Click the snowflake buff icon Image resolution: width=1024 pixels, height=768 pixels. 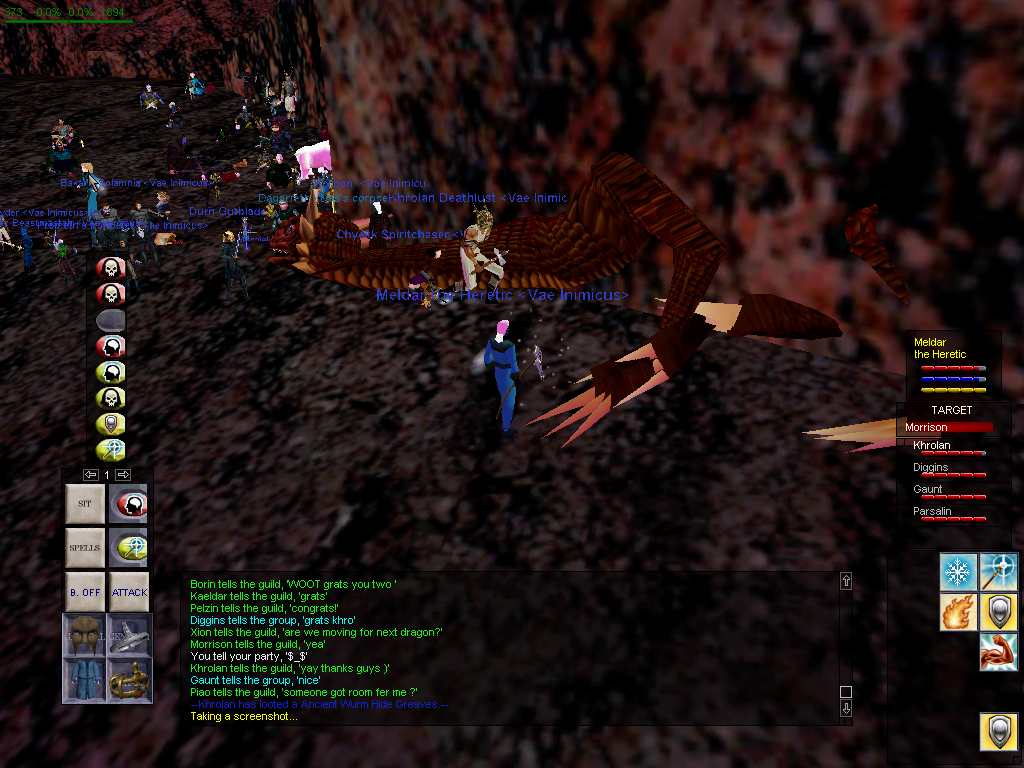coord(958,571)
